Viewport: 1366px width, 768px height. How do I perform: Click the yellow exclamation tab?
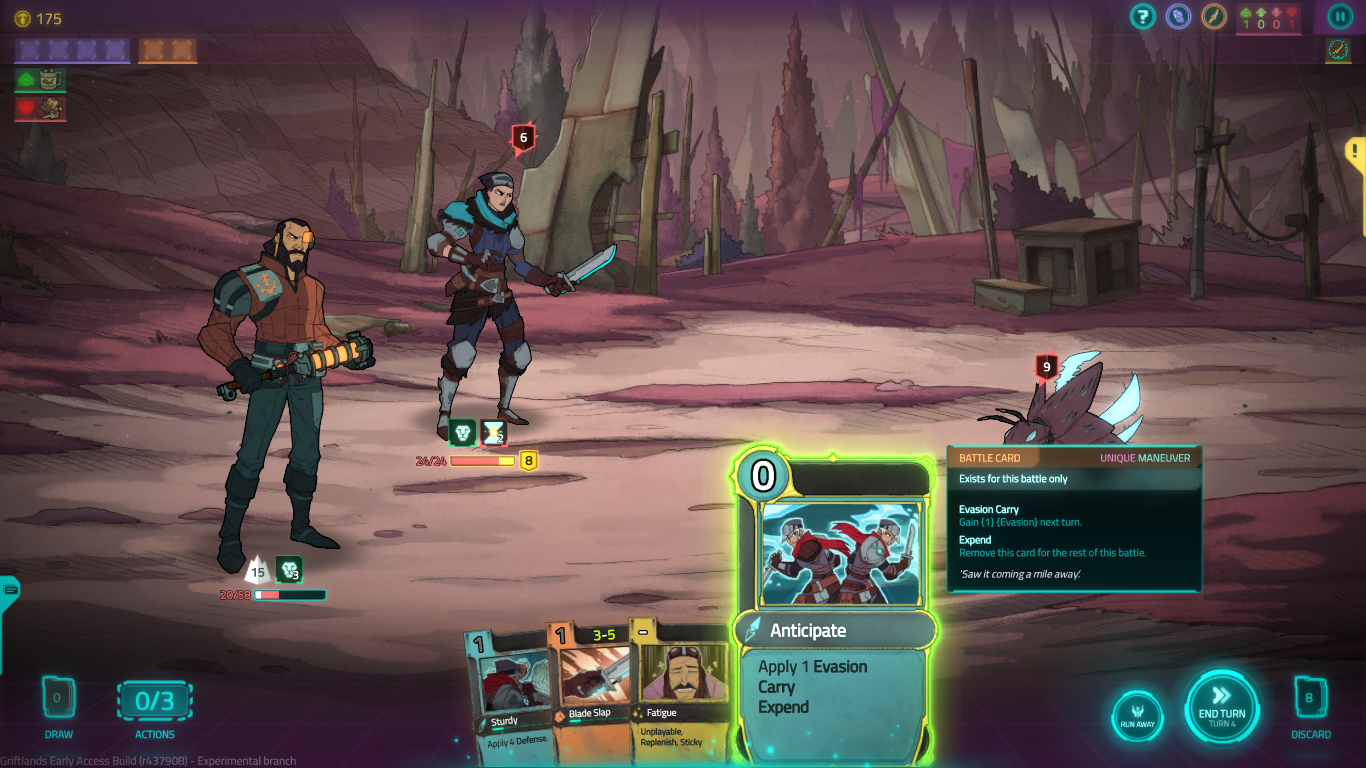click(1354, 151)
